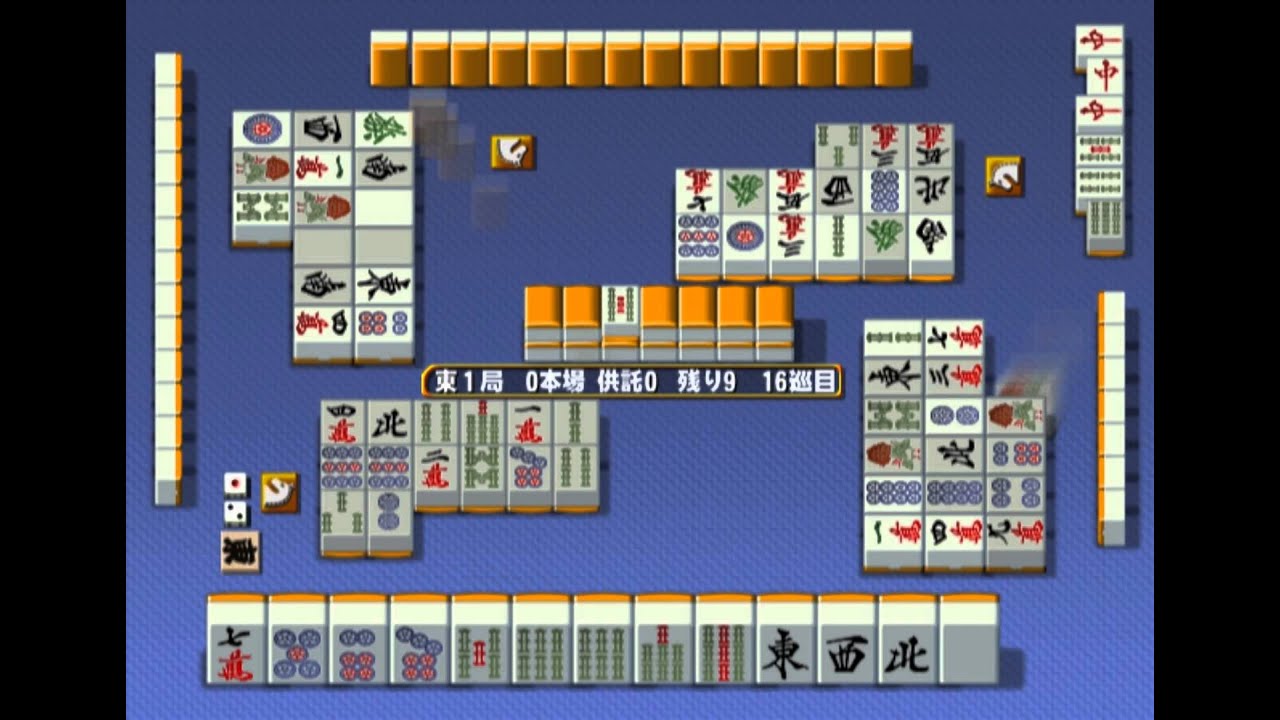Select the East seat wind marker tile
Screen dimensions: 1280x720
240,550
